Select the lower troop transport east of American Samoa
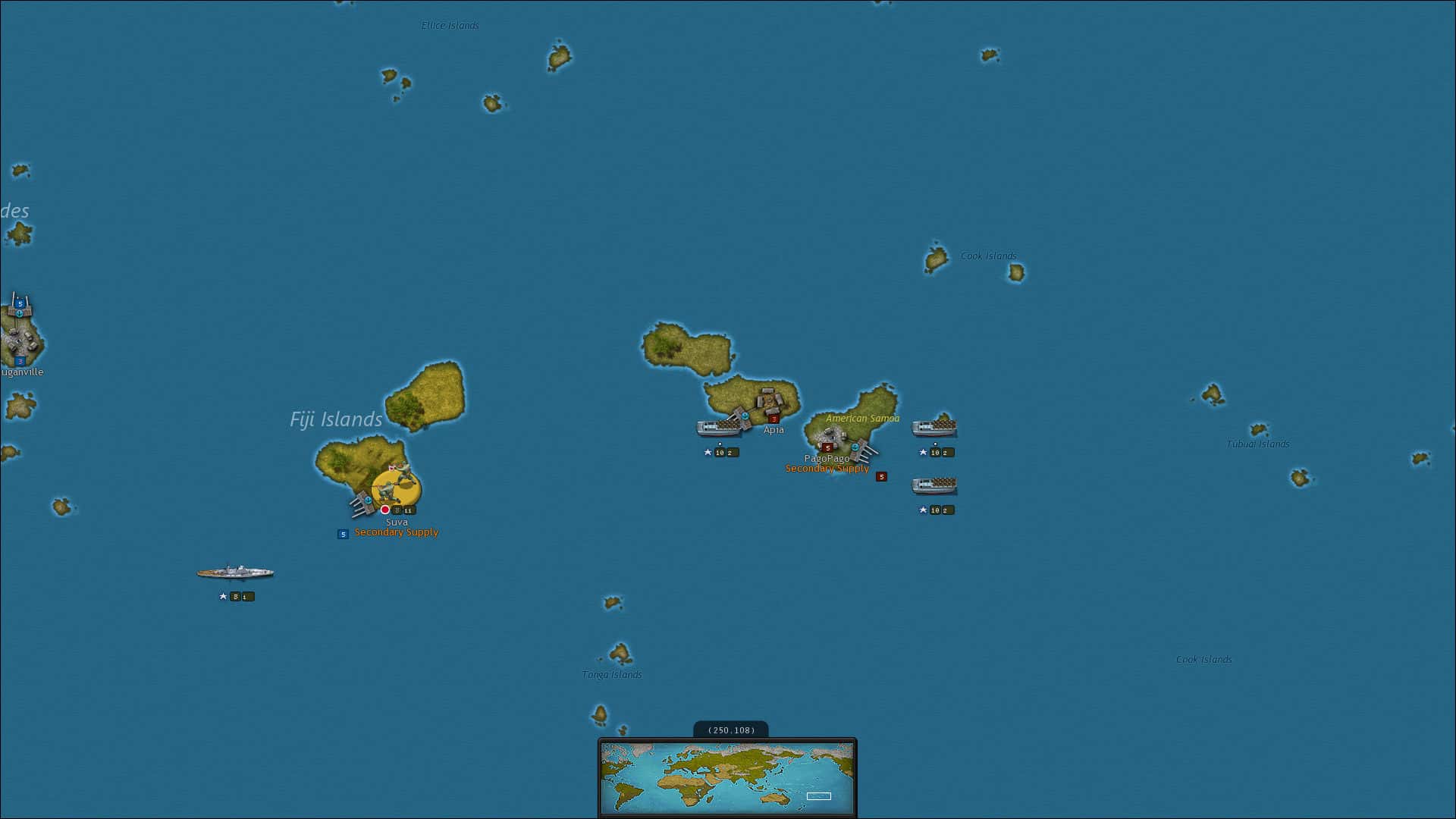 tap(937, 487)
